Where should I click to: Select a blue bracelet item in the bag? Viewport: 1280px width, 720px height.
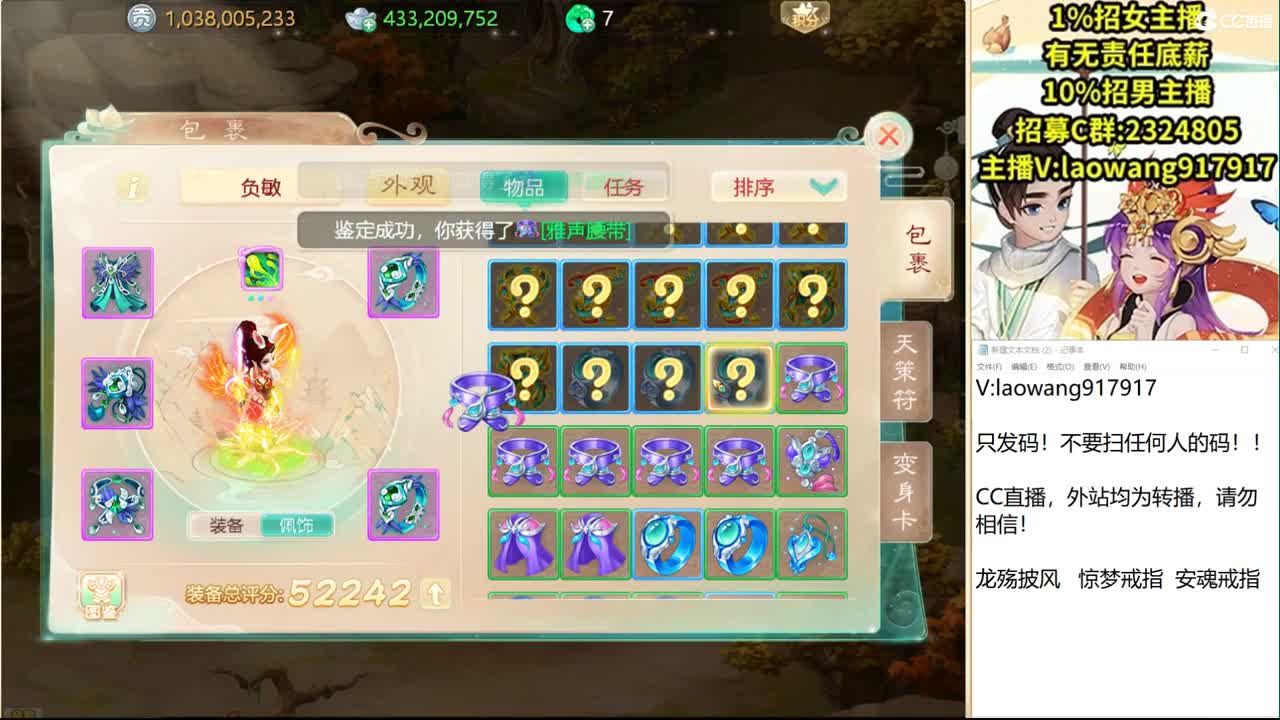[x=666, y=541]
